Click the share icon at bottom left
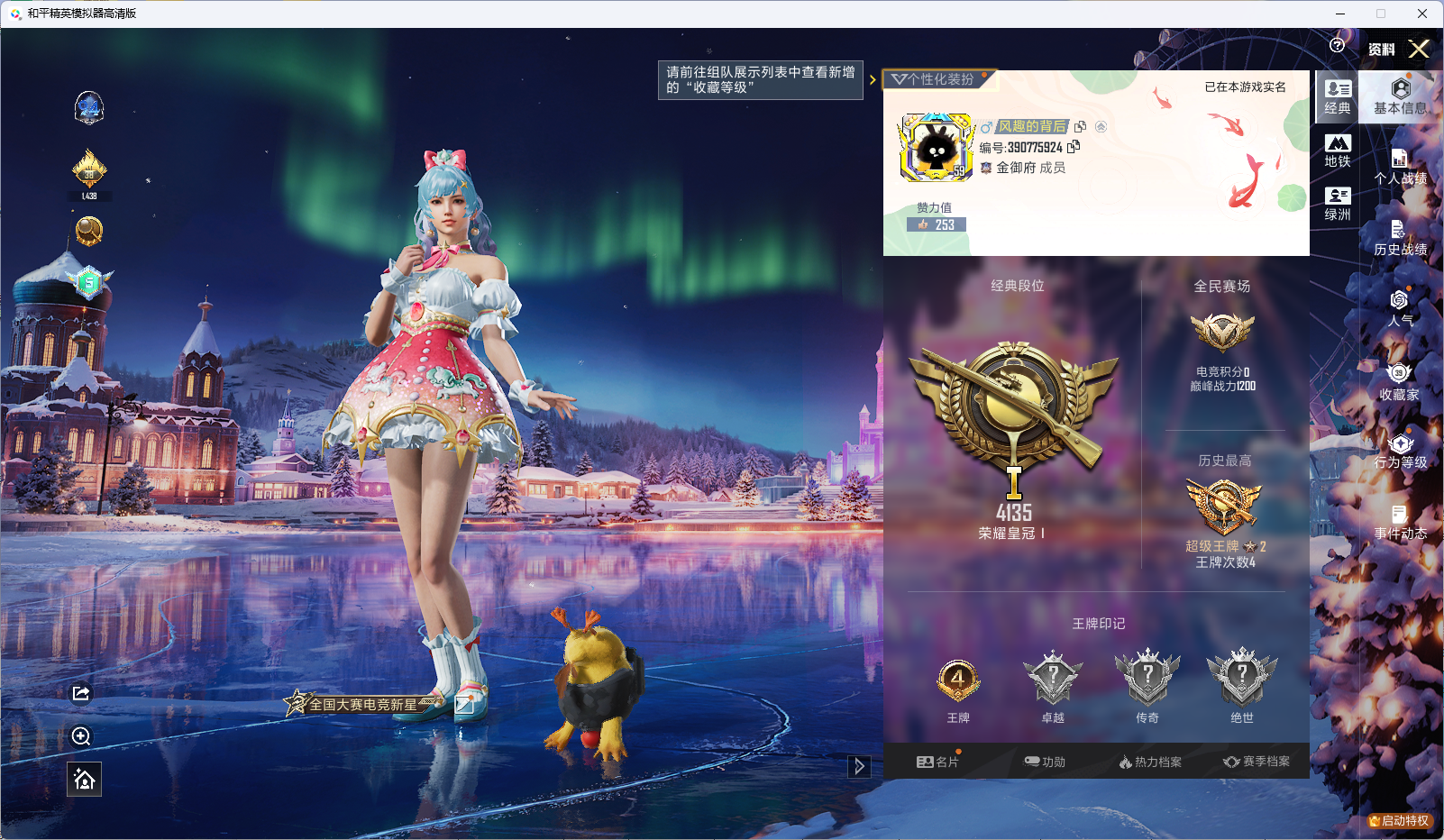The image size is (1444, 840). tap(81, 693)
